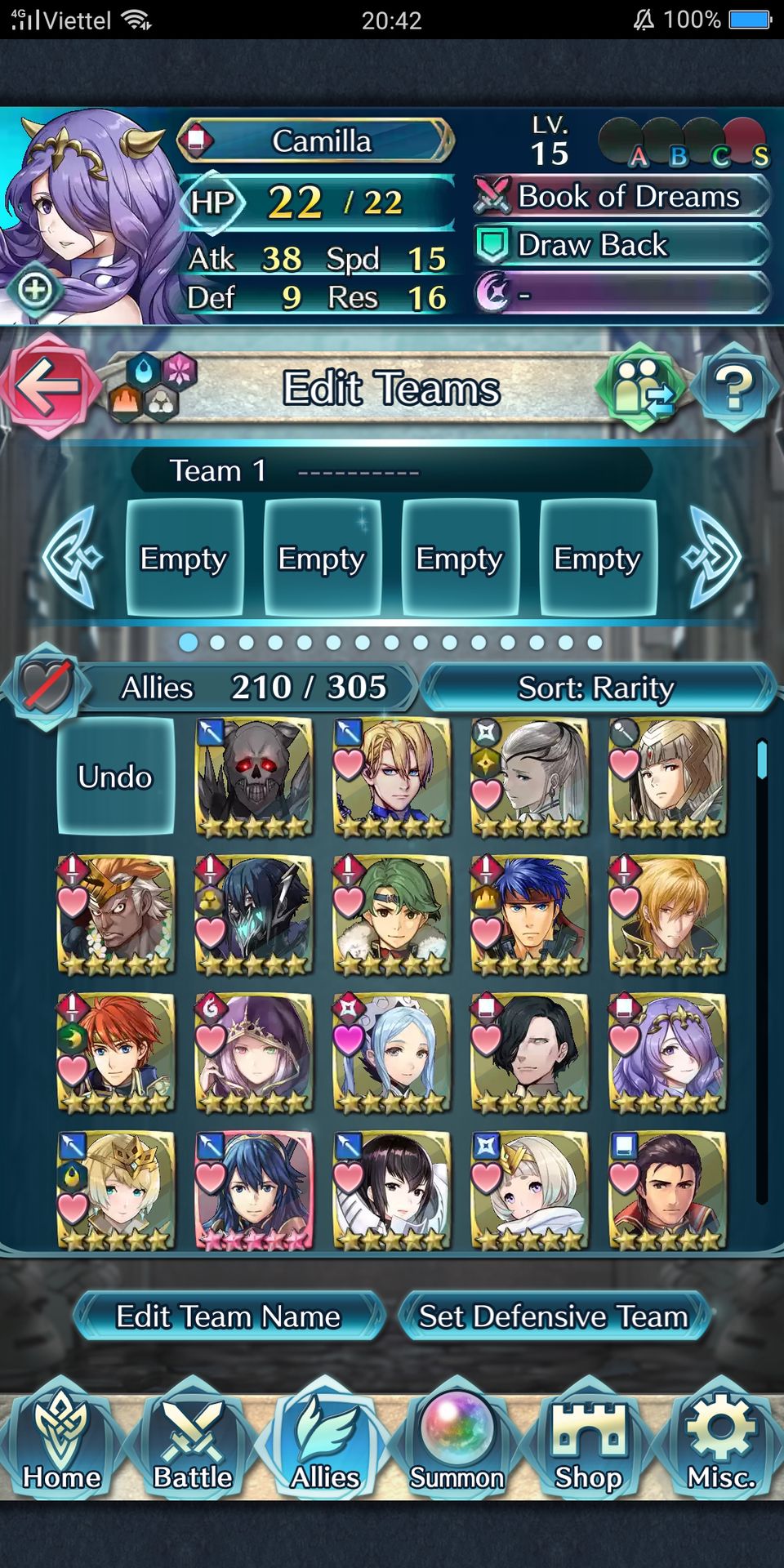Switch to the next team arrow
This screenshot has width=784, height=1568.
pos(713,557)
